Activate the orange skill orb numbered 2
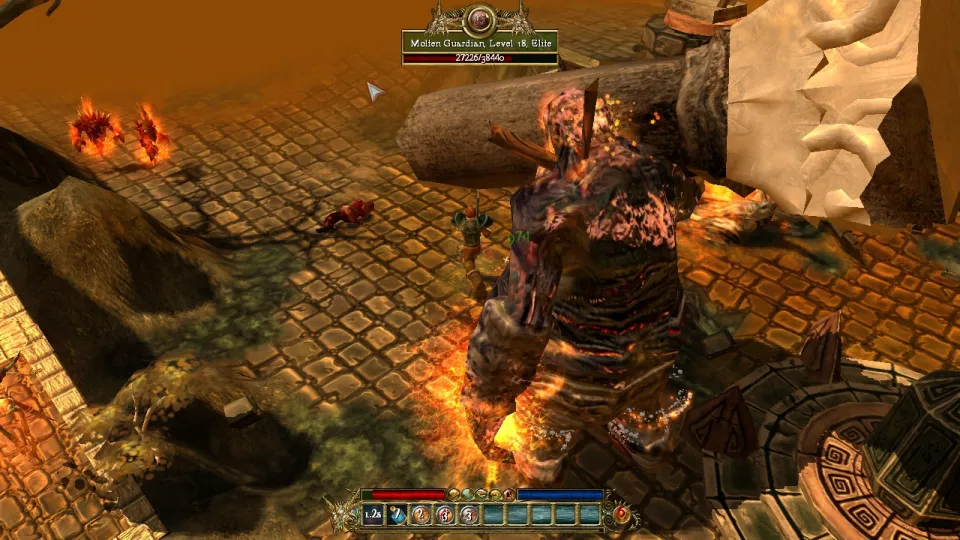960x540 pixels. point(421,514)
